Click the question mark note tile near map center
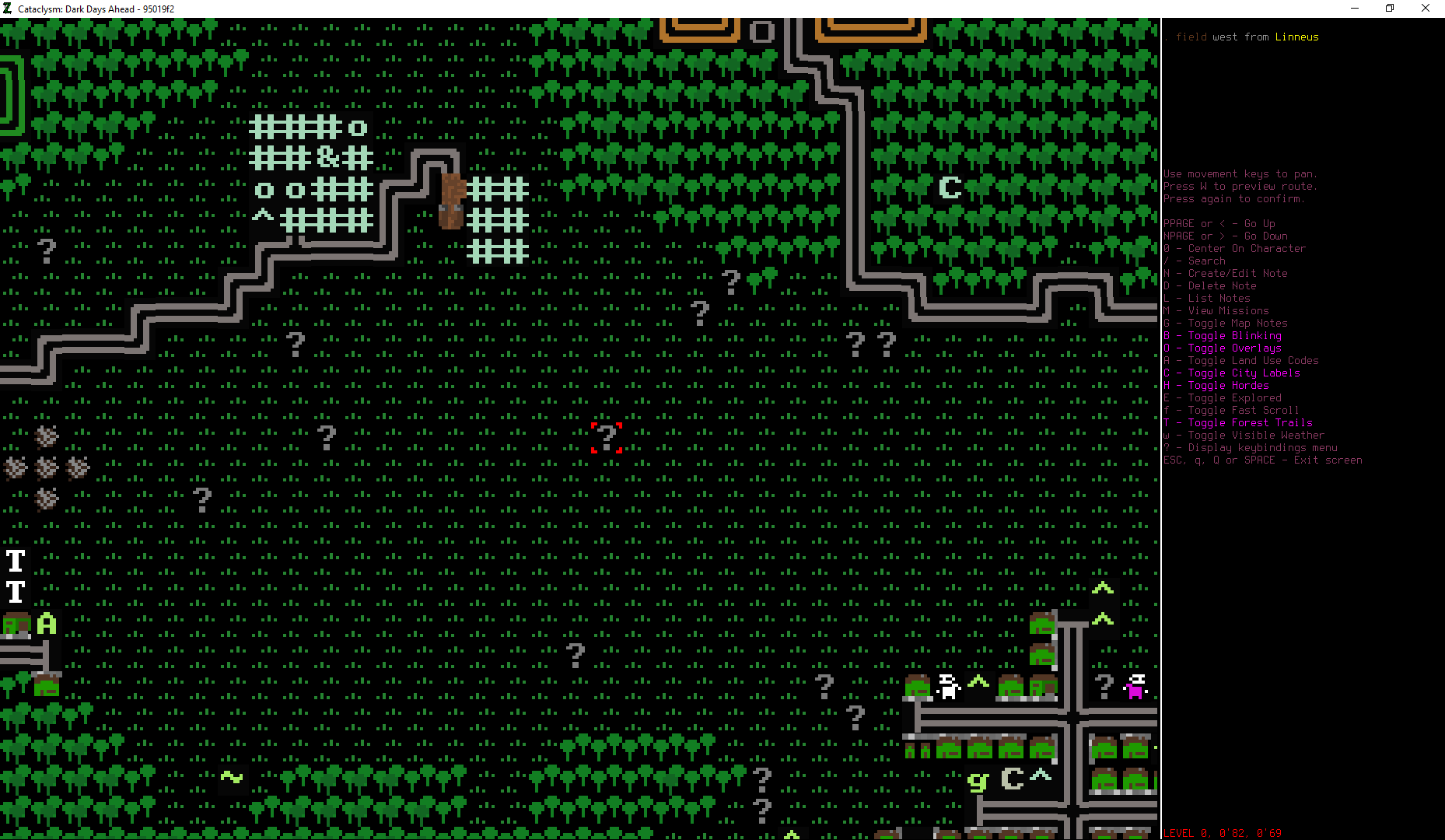 702,312
